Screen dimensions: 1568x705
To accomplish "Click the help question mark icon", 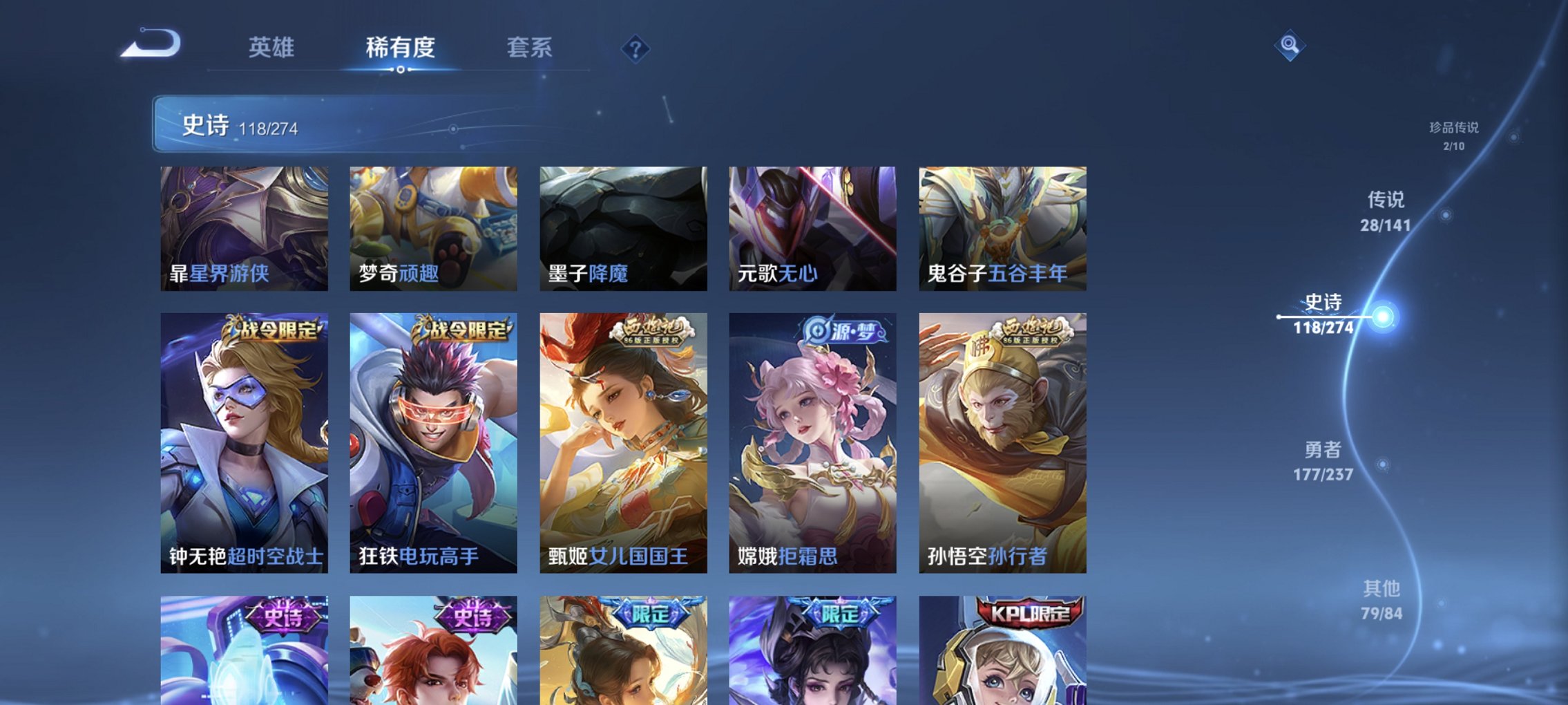I will (x=635, y=49).
